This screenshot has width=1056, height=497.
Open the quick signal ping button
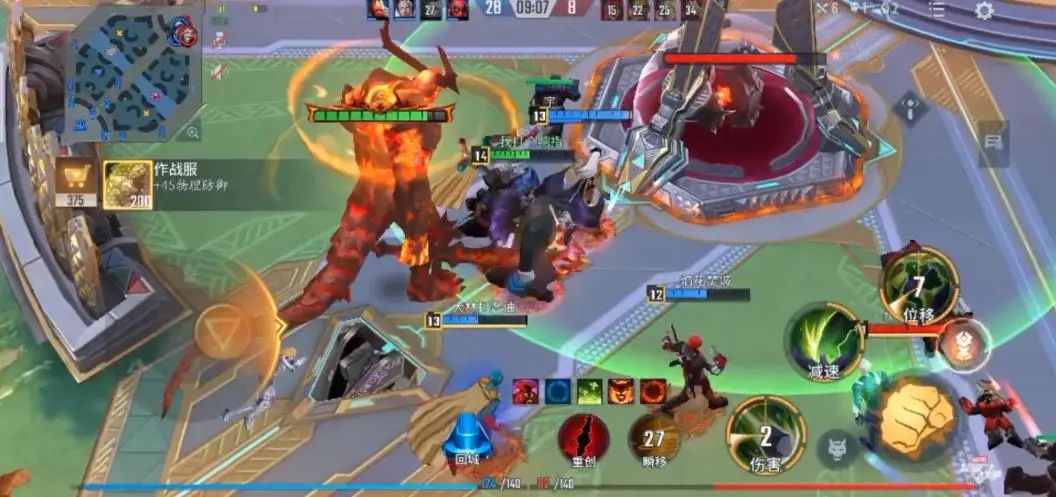(x=911, y=108)
